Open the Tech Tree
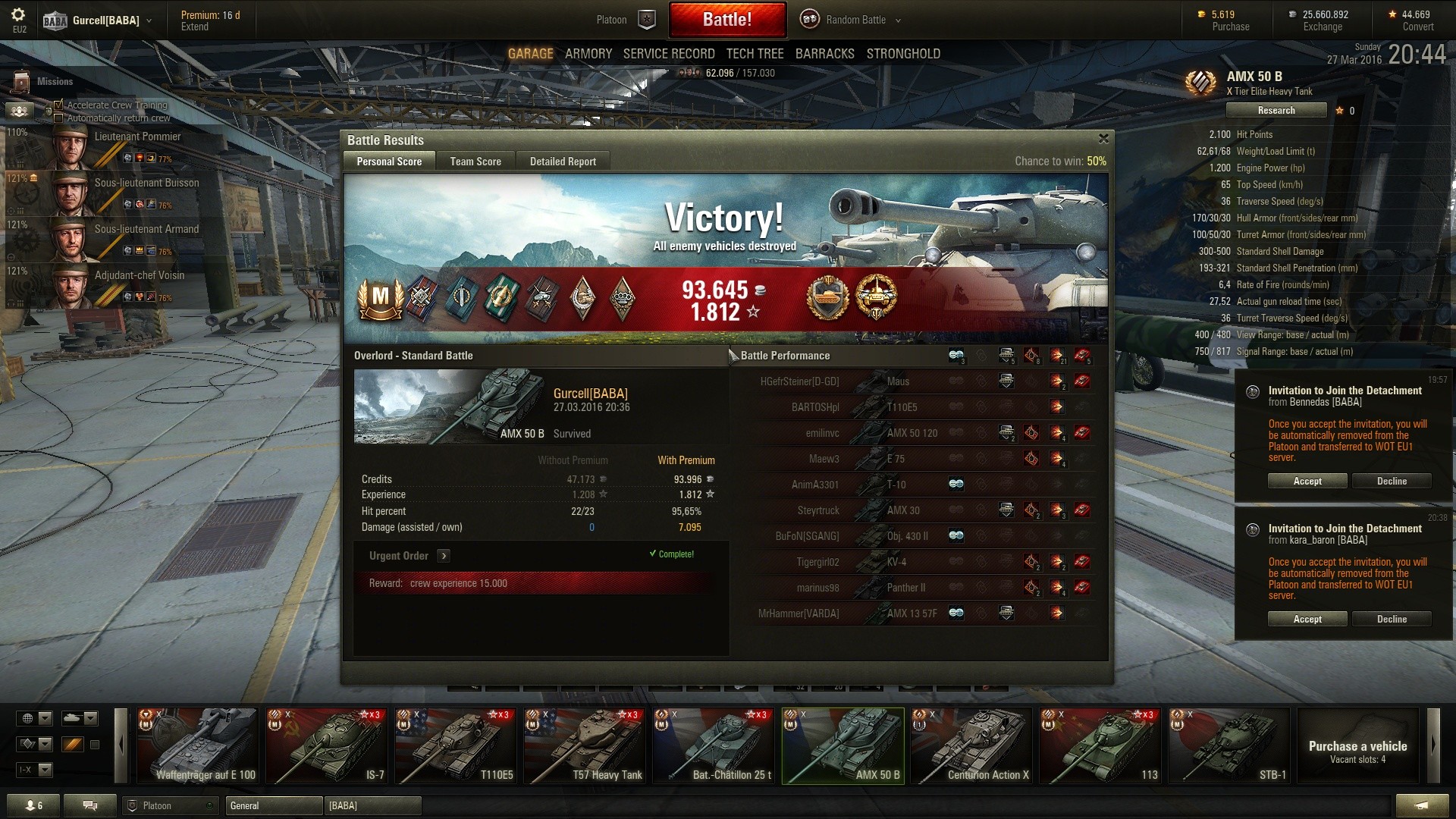The image size is (1456, 819). [755, 54]
